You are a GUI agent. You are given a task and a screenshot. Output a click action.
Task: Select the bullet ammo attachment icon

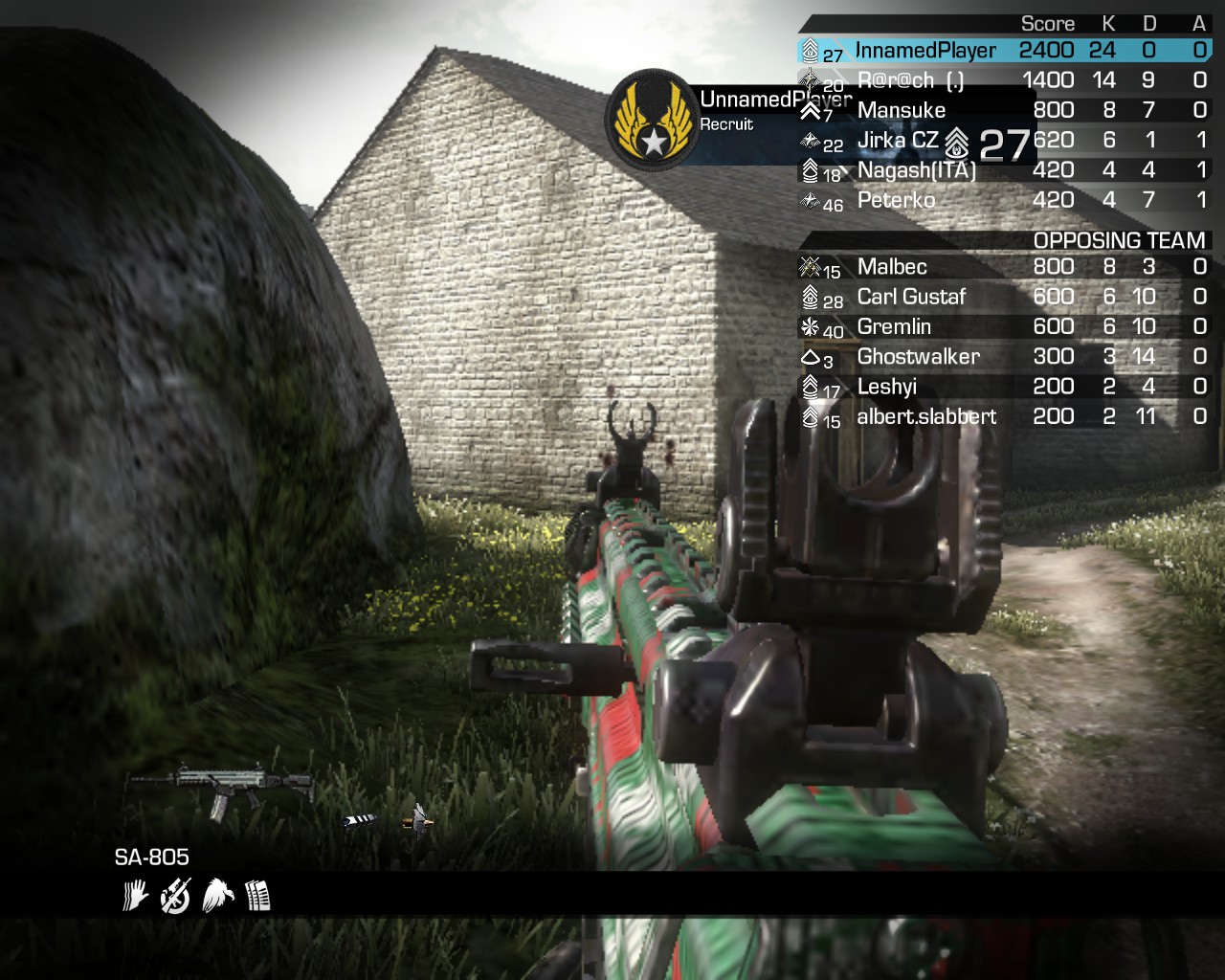coord(418,819)
